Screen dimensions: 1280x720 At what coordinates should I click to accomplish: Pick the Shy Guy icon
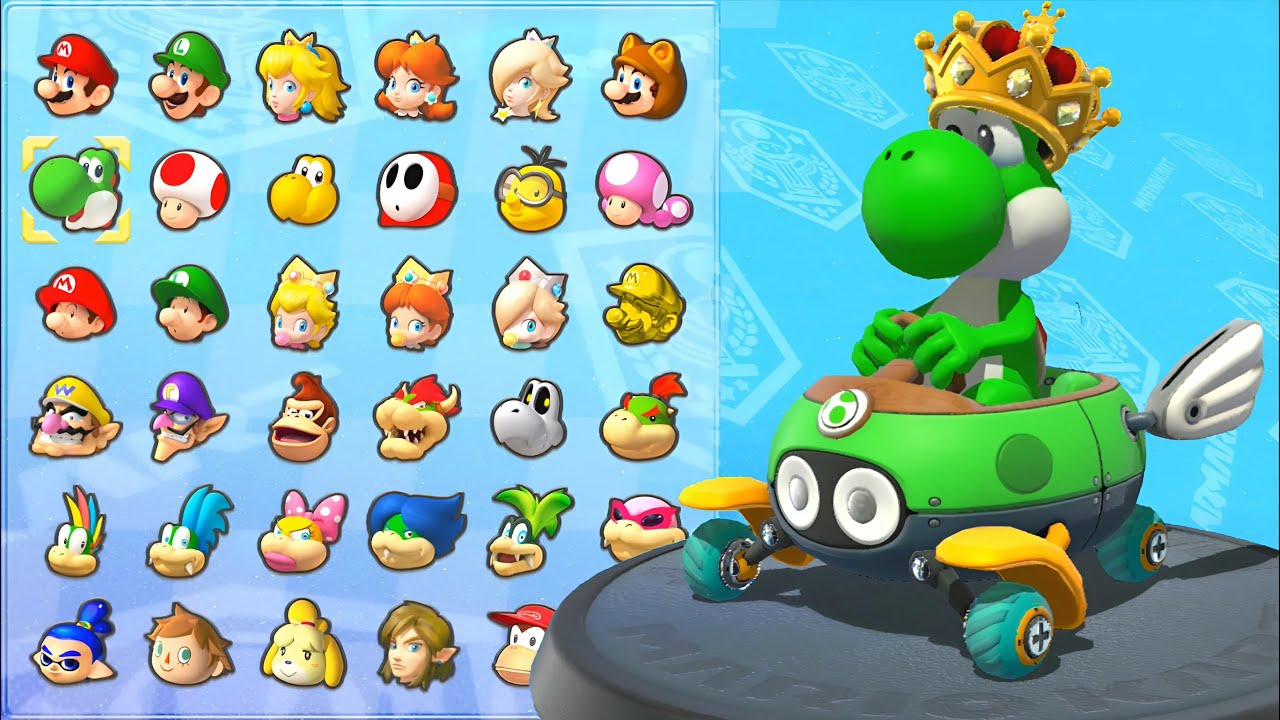[417, 190]
